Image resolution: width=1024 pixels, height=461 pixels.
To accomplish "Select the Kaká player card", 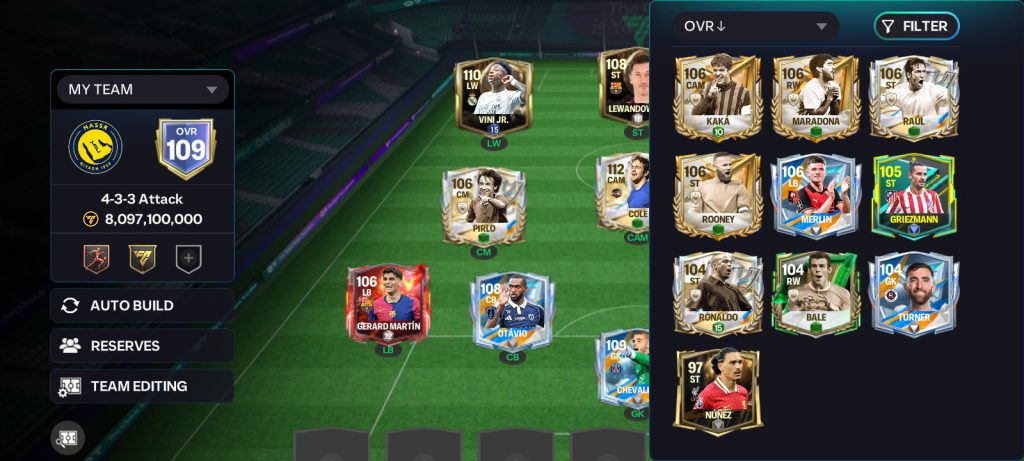I will pyautogui.click(x=717, y=98).
